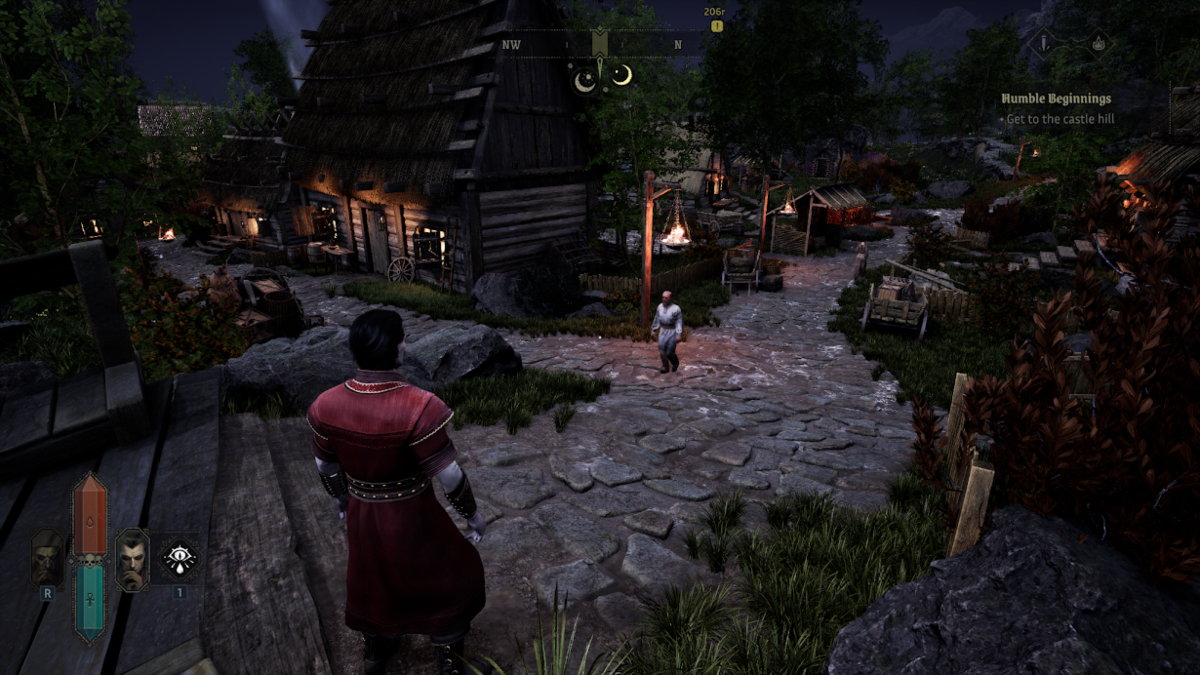Activate the weeping eye ability
Screen dimensions: 1200x675
click(180, 558)
